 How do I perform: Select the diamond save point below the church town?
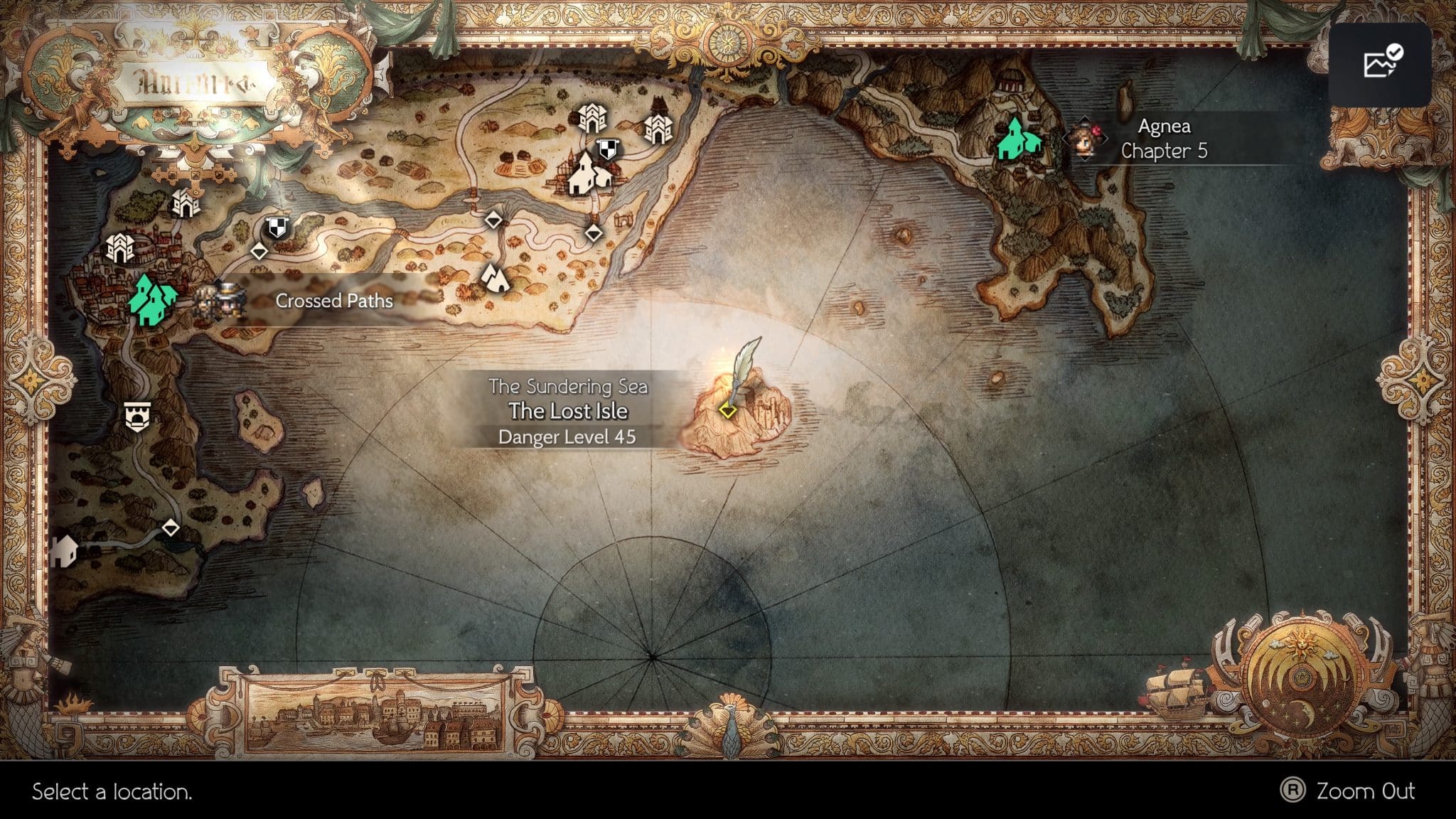(x=593, y=232)
